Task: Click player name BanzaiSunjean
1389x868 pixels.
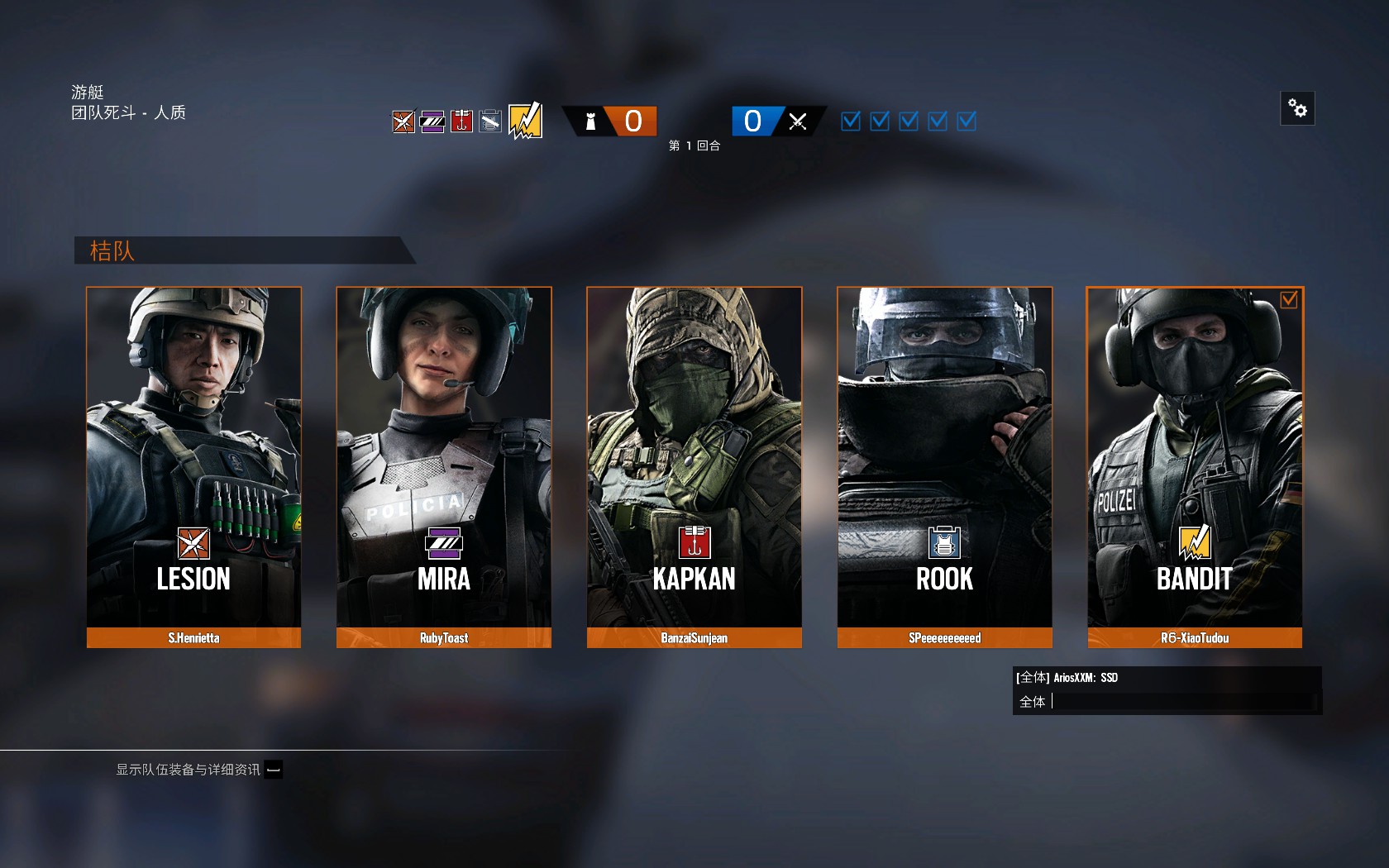Action: [694, 638]
